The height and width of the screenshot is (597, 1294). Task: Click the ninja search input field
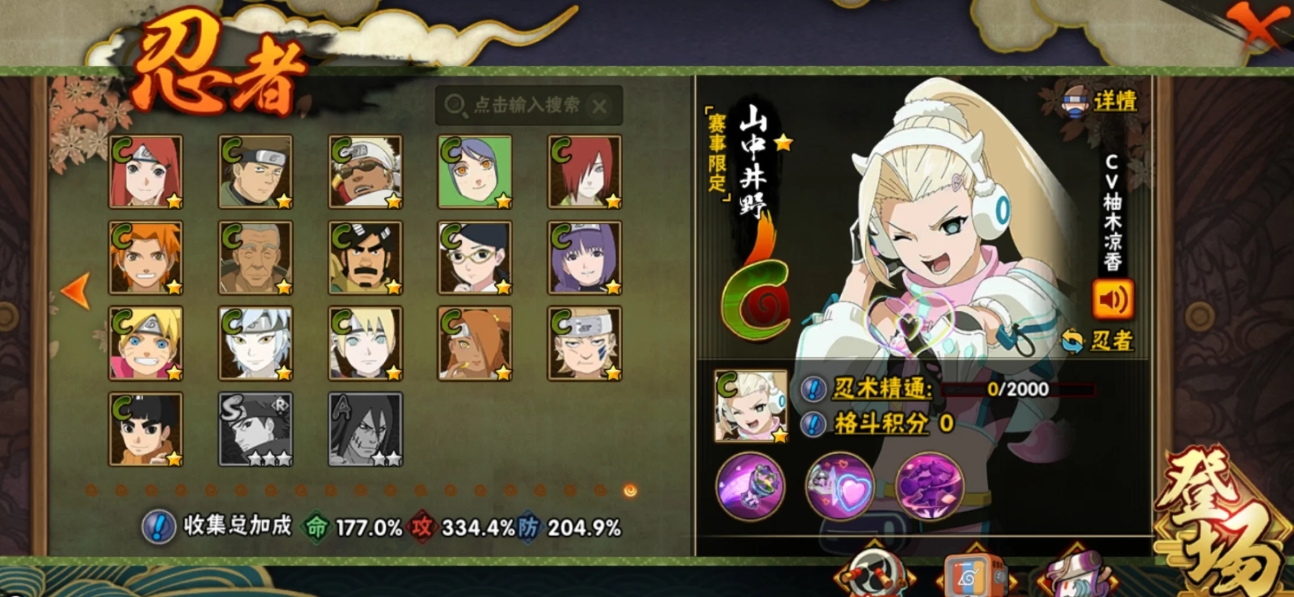point(527,105)
